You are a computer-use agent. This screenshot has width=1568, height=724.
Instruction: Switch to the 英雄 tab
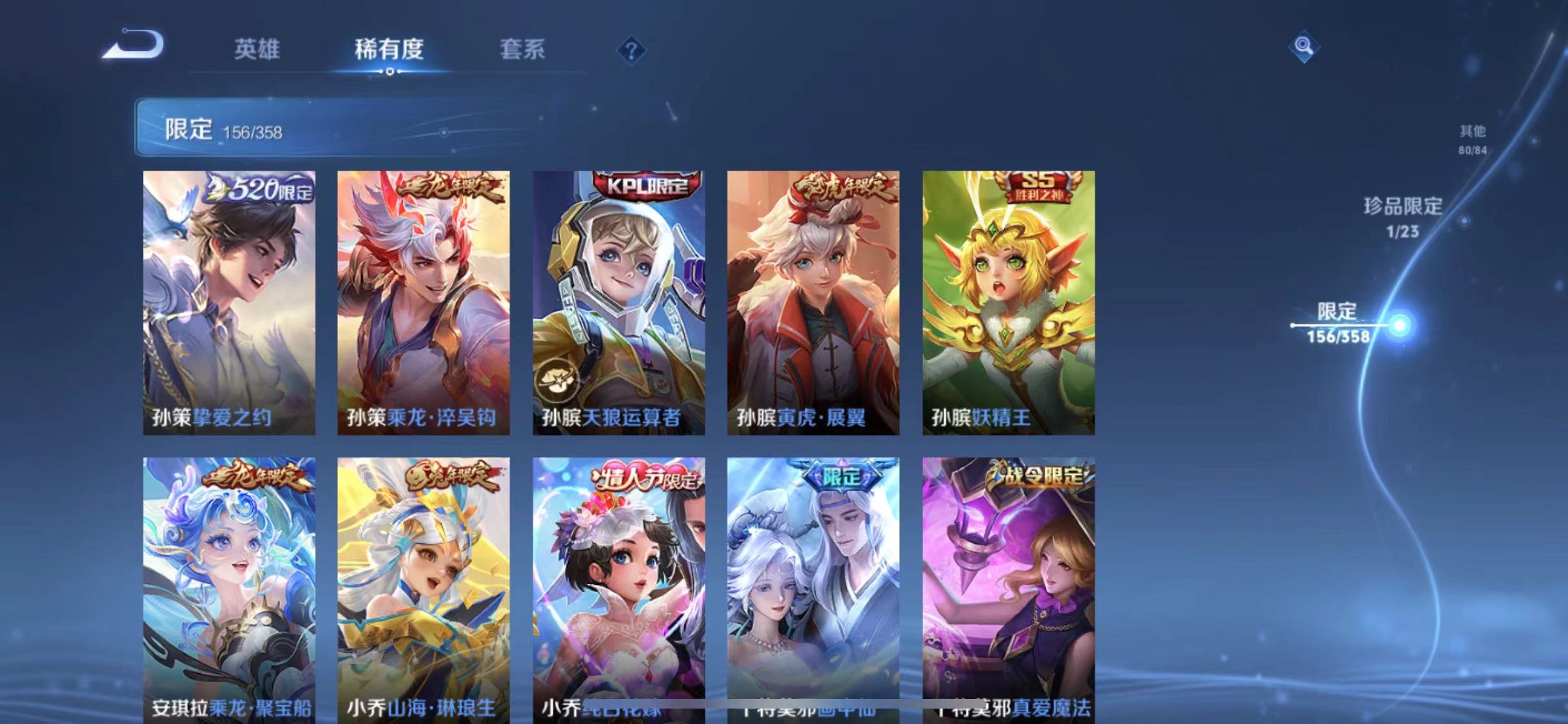tap(256, 50)
